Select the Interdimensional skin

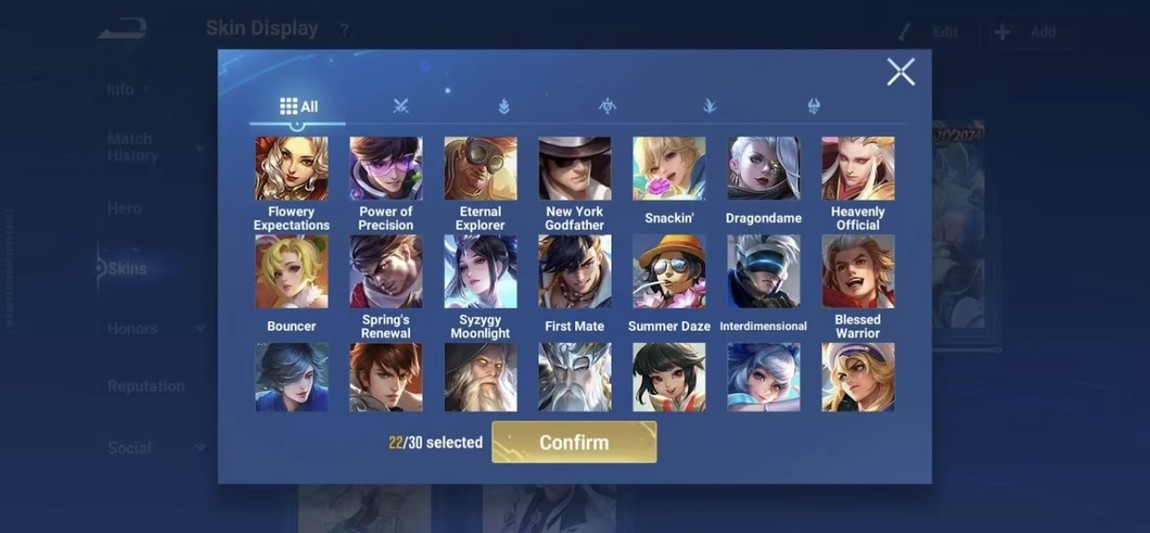click(x=763, y=271)
